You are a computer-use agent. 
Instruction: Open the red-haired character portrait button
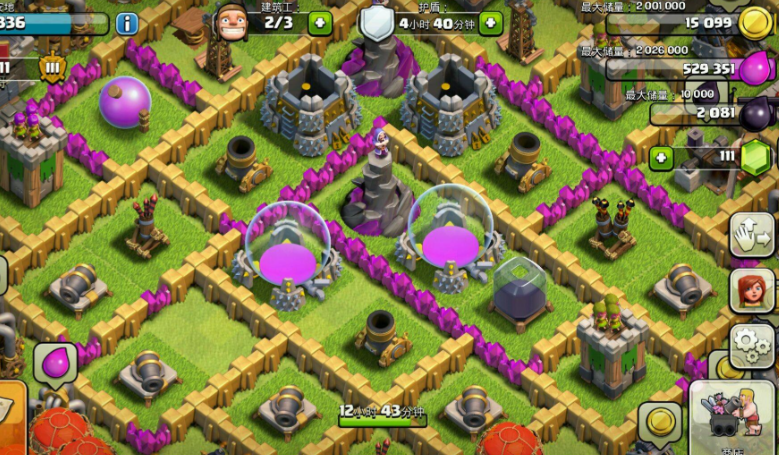coord(751,291)
